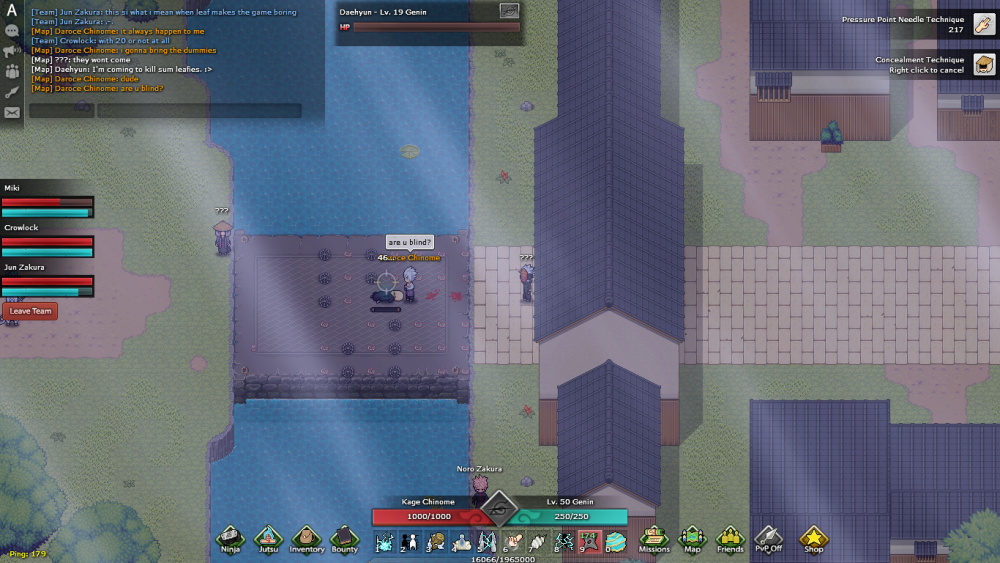Open the Map
The width and height of the screenshot is (1000, 563).
(692, 538)
